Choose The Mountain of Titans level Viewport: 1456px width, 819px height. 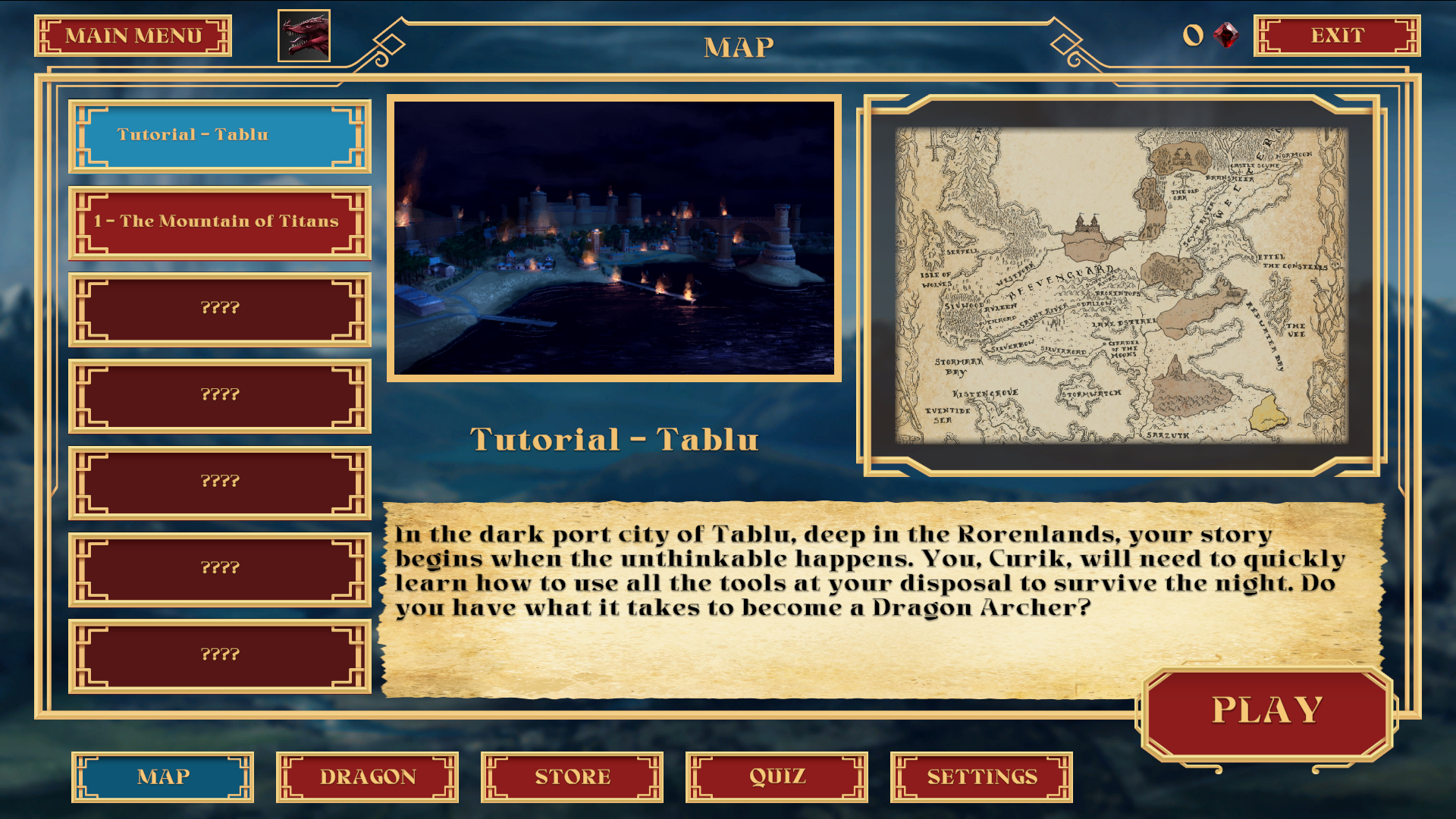(219, 222)
